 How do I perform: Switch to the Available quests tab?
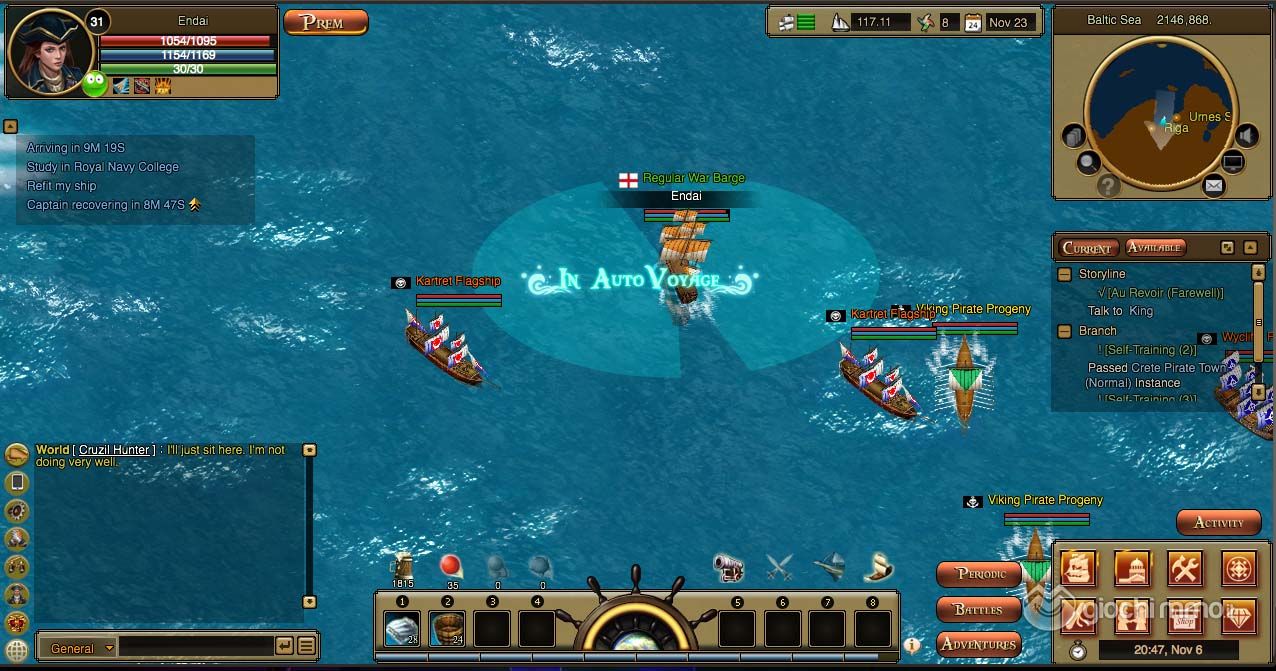[1154, 247]
